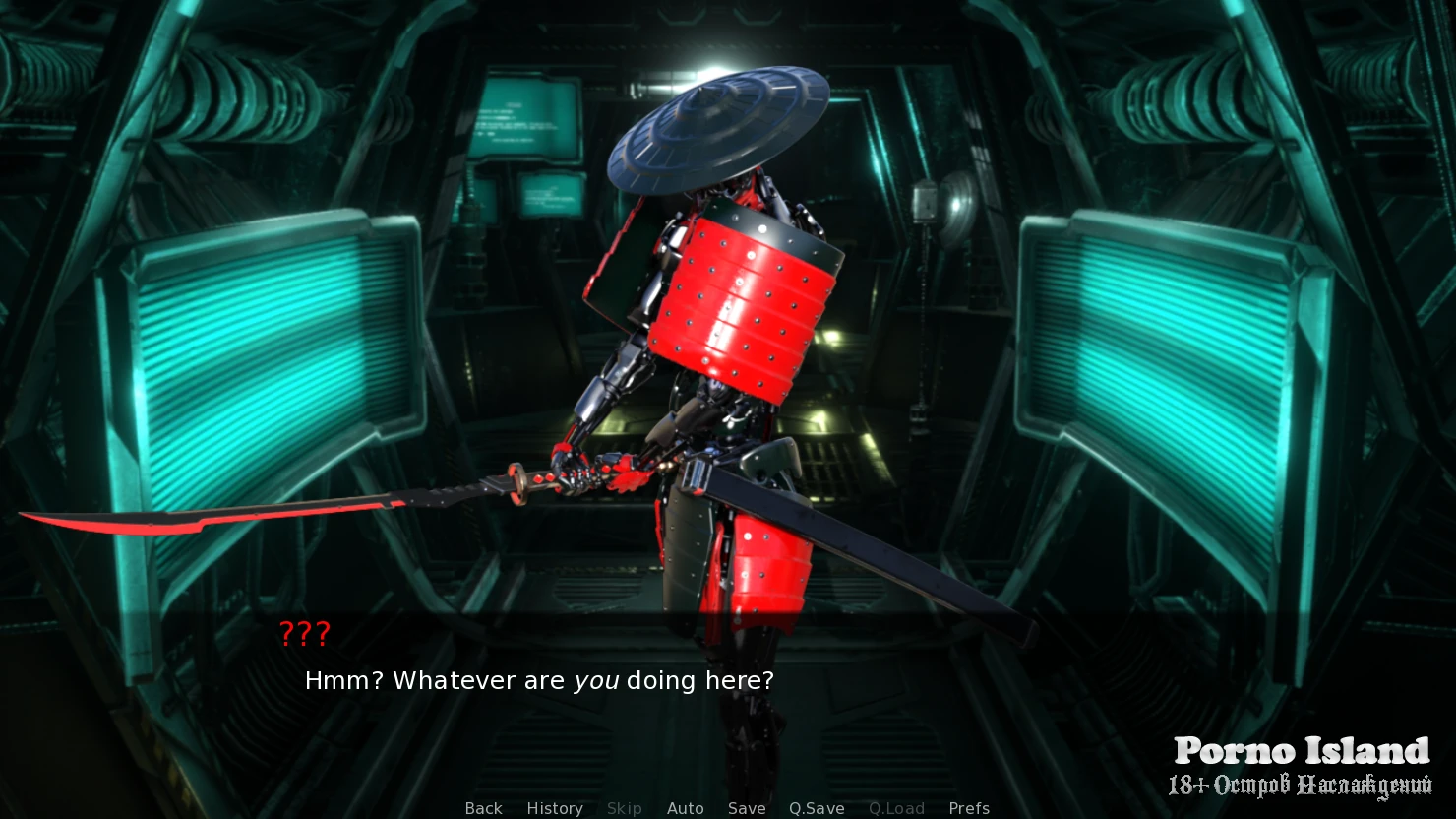Image resolution: width=1456 pixels, height=819 pixels.
Task: Open the Save game menu
Action: click(x=747, y=808)
